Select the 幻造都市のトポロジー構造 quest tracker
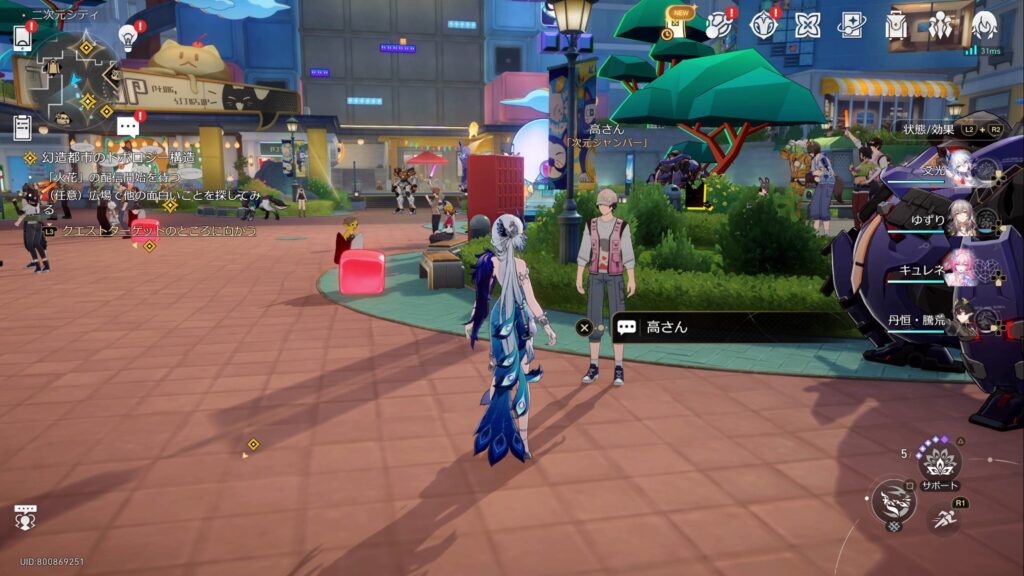 (118, 158)
